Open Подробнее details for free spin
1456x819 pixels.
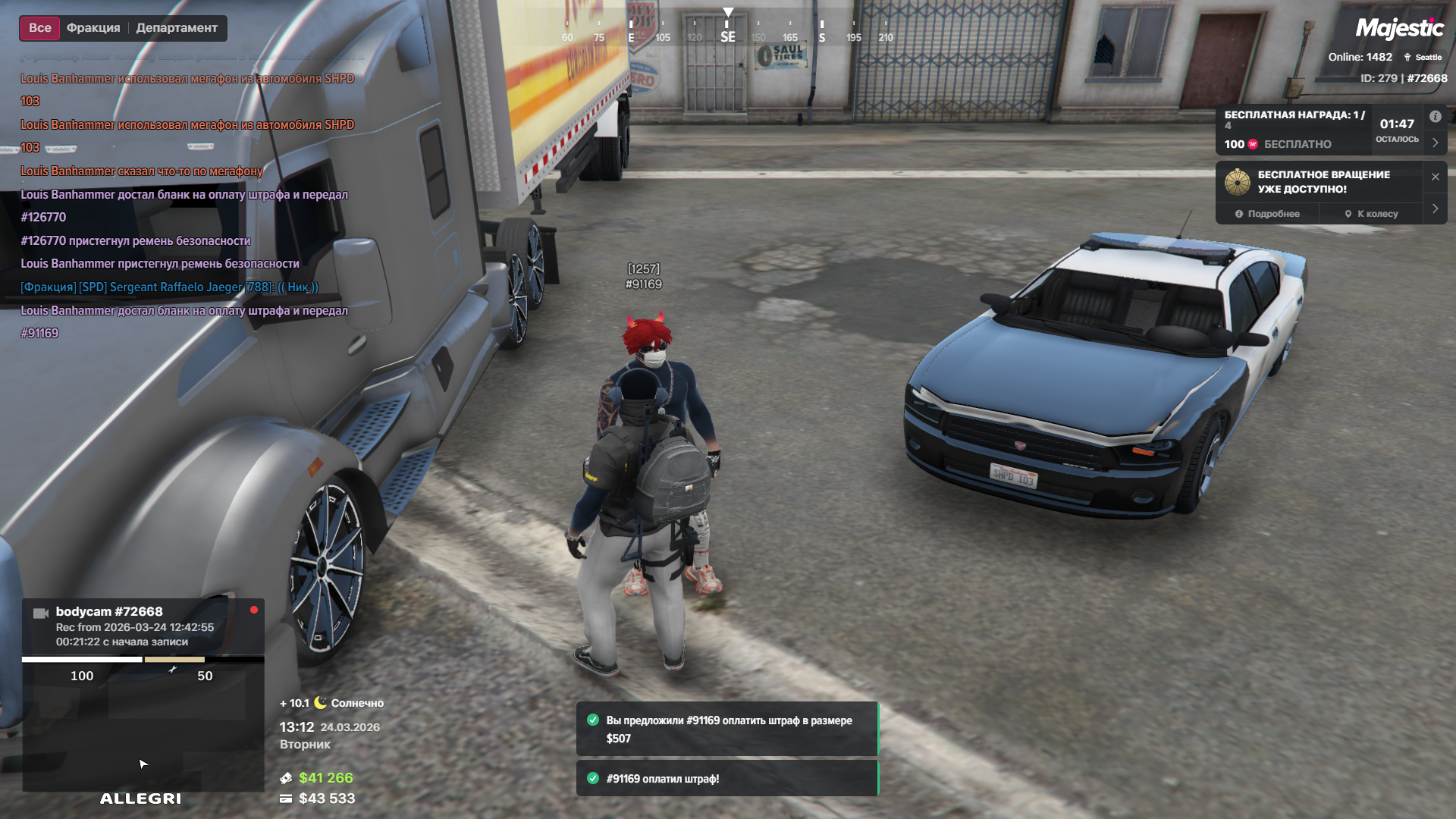point(1267,214)
